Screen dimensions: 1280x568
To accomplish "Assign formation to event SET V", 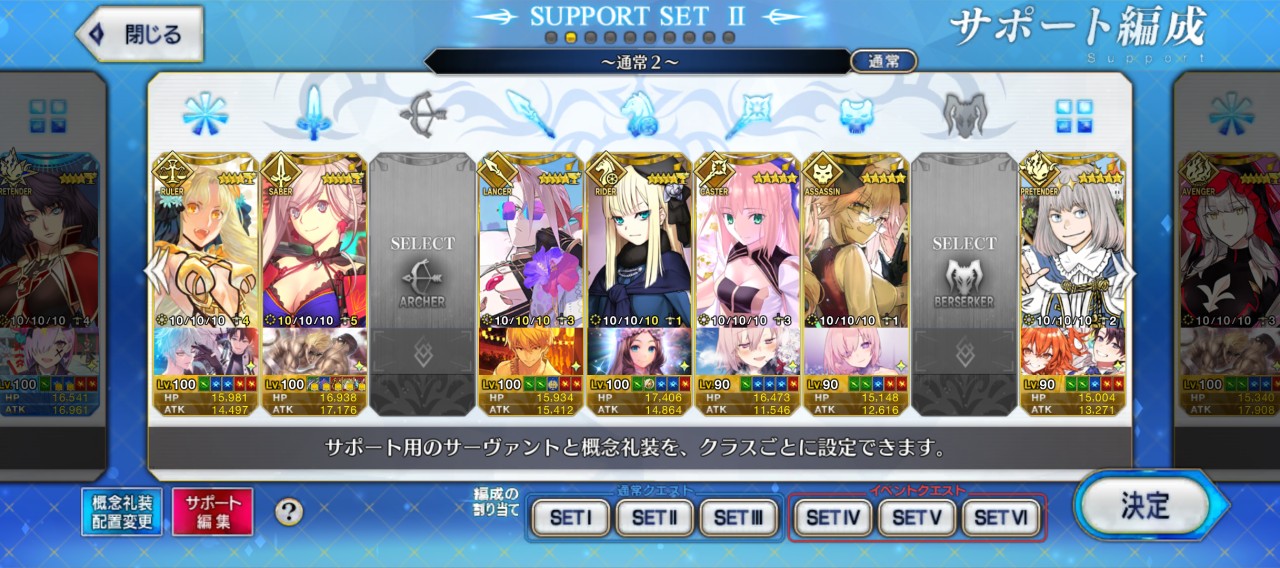I will point(916,518).
